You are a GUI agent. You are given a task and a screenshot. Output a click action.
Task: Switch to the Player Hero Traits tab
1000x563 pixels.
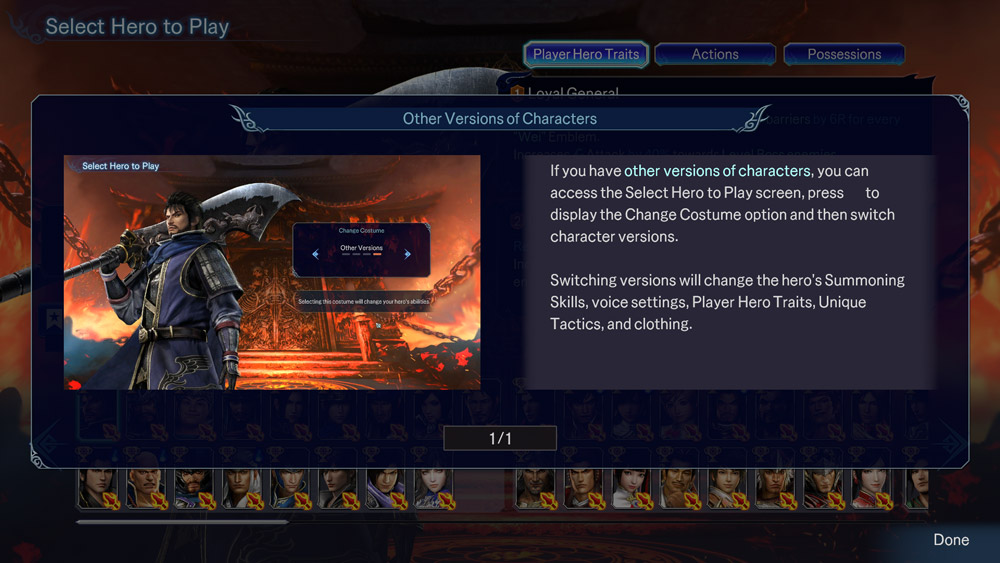[586, 55]
